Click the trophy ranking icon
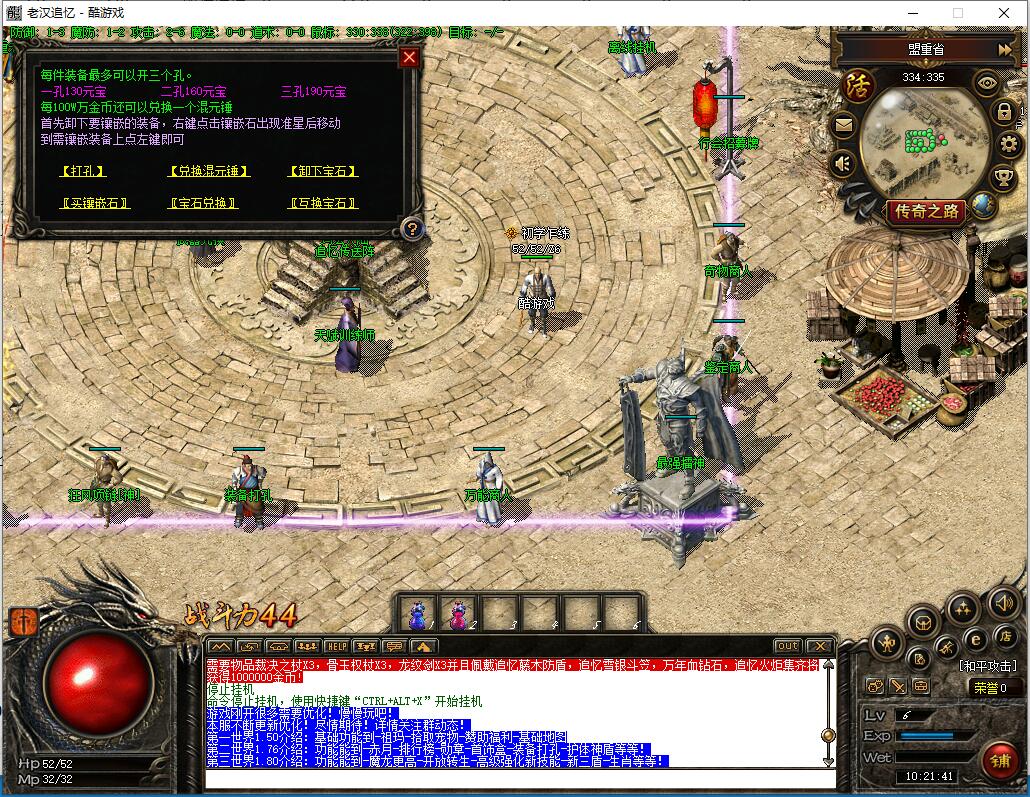The image size is (1030, 797). pyautogui.click(x=1004, y=178)
